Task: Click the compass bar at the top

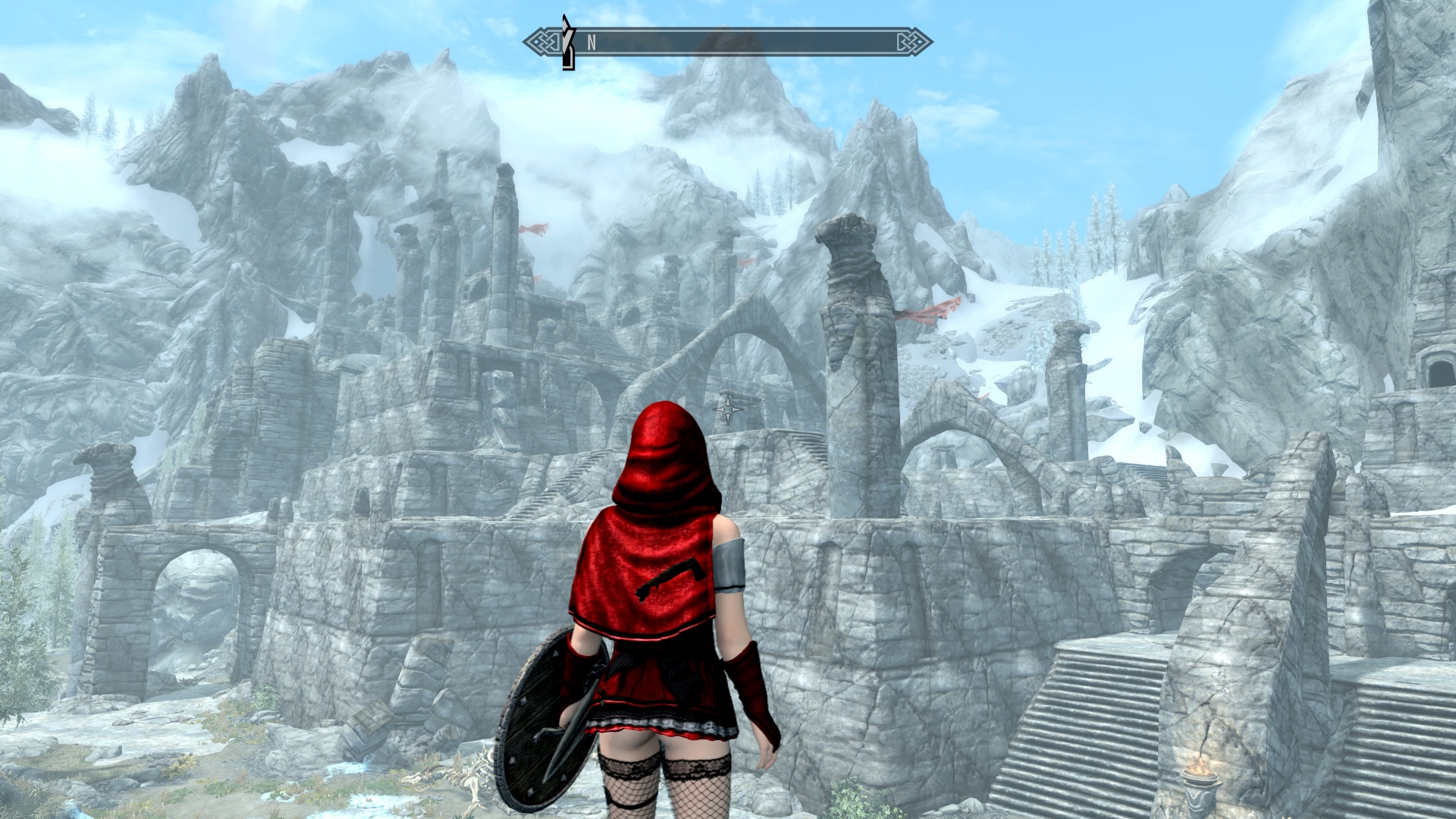Action: (x=728, y=42)
